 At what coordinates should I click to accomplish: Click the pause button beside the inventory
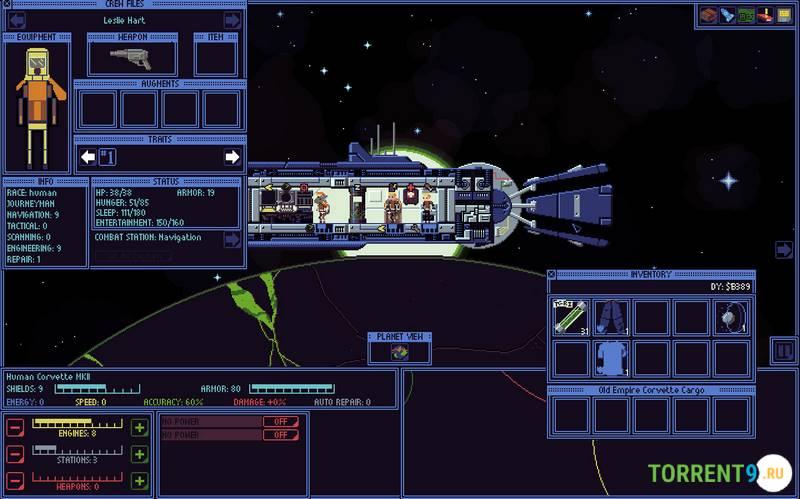[782, 351]
